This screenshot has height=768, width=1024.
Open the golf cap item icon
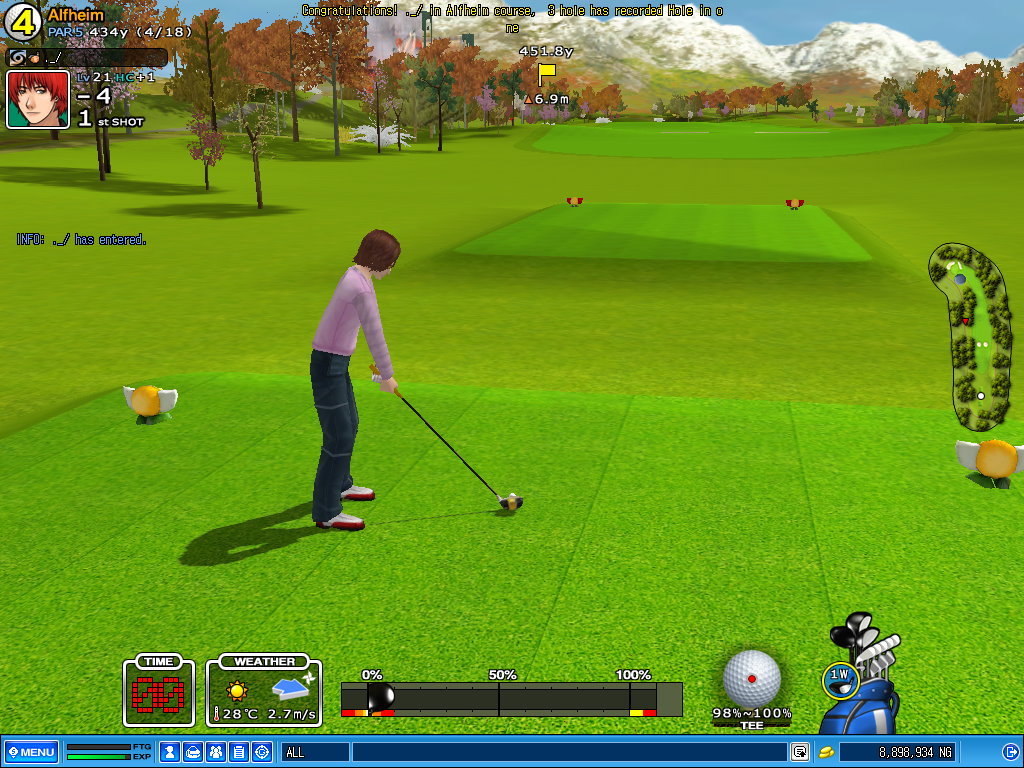(x=193, y=752)
